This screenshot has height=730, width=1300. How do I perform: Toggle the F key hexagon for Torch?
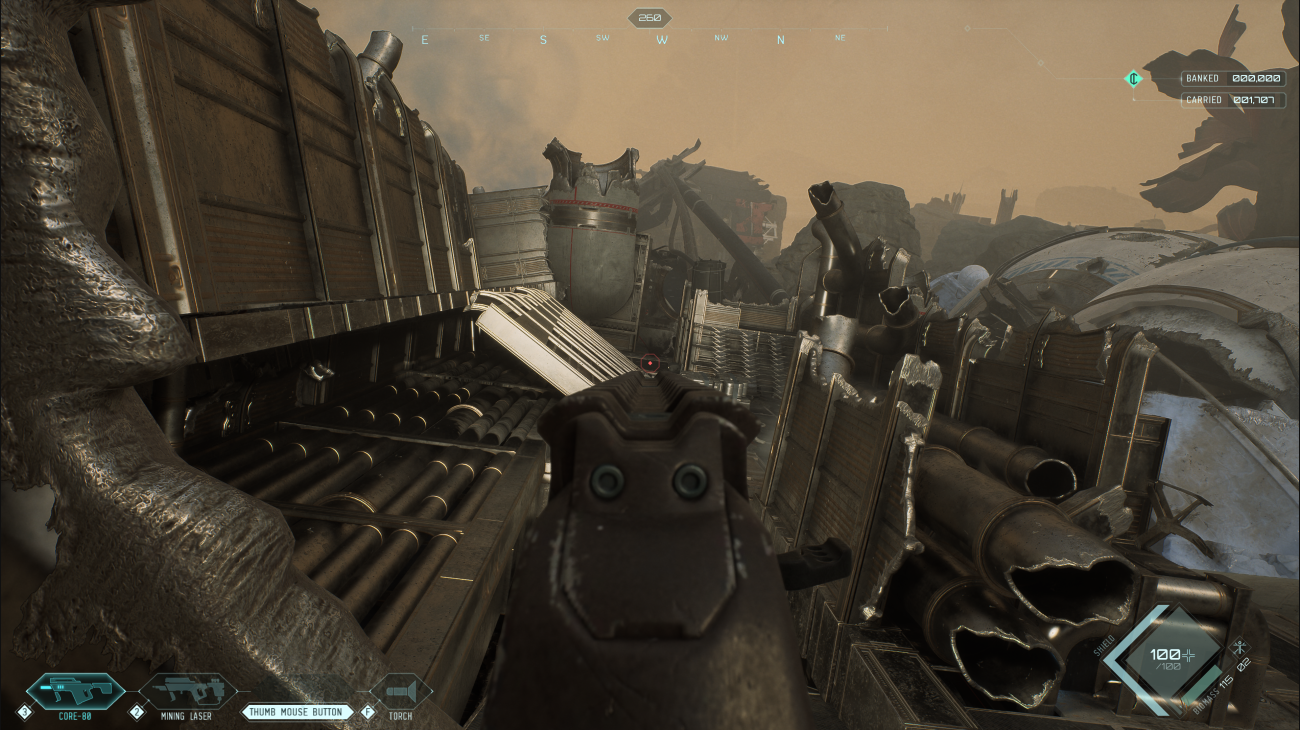click(x=367, y=713)
